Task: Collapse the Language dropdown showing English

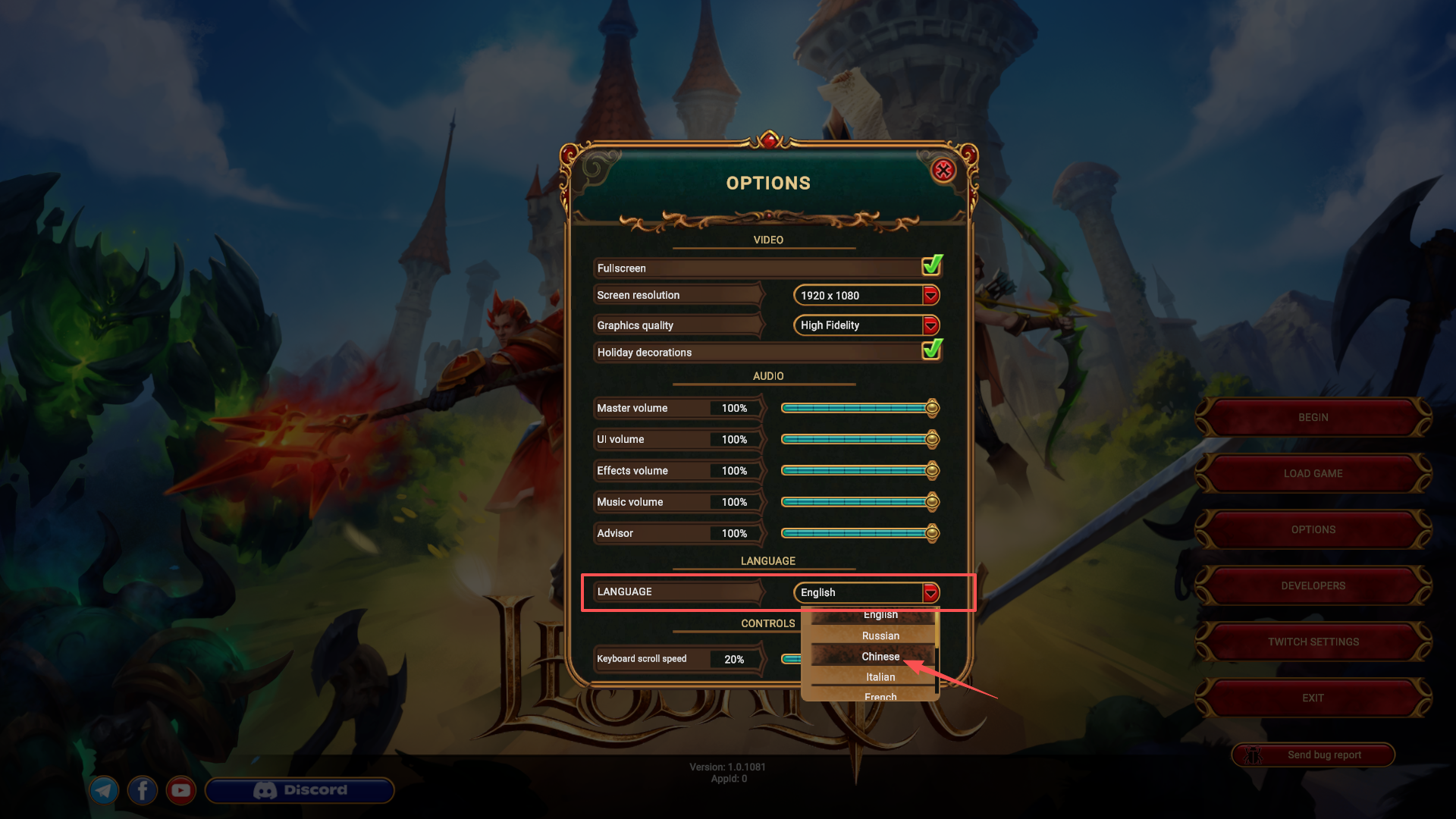Action: pos(930,592)
